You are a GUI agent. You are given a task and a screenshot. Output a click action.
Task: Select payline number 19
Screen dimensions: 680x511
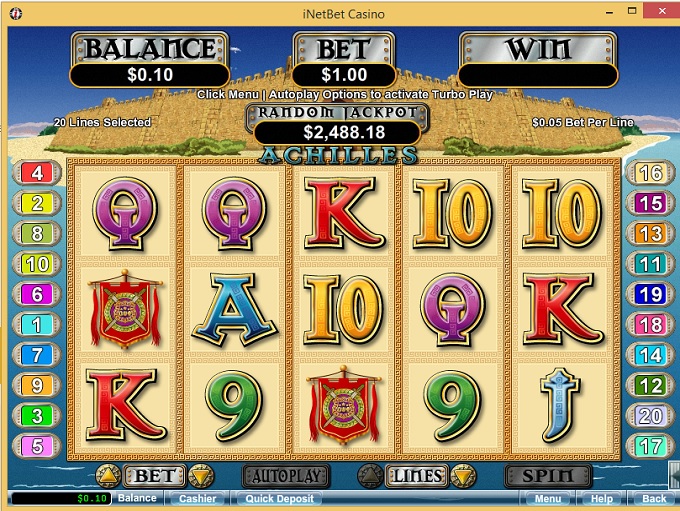650,294
